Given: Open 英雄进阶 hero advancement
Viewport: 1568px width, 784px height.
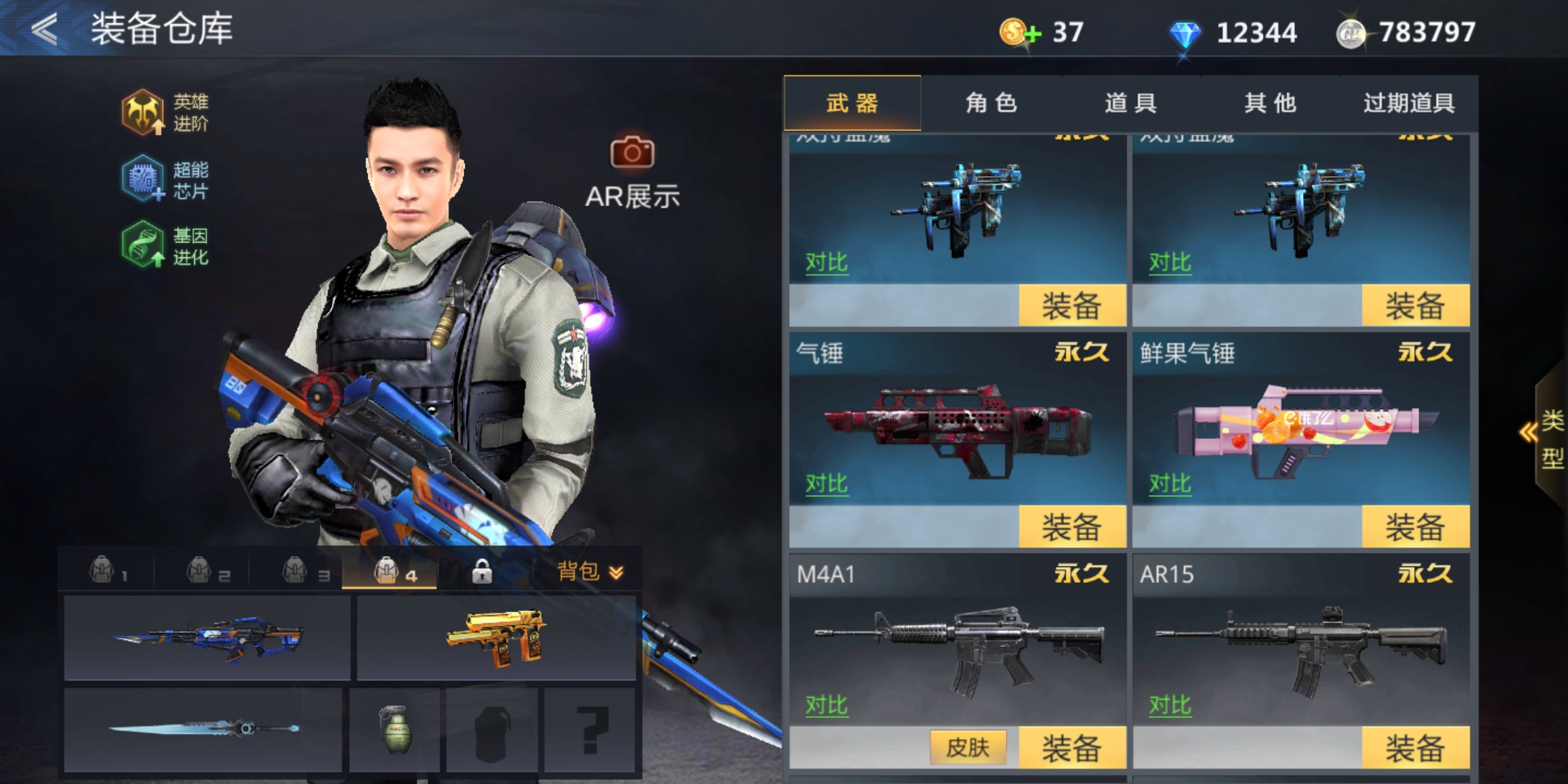Looking at the screenshot, I should [x=165, y=113].
